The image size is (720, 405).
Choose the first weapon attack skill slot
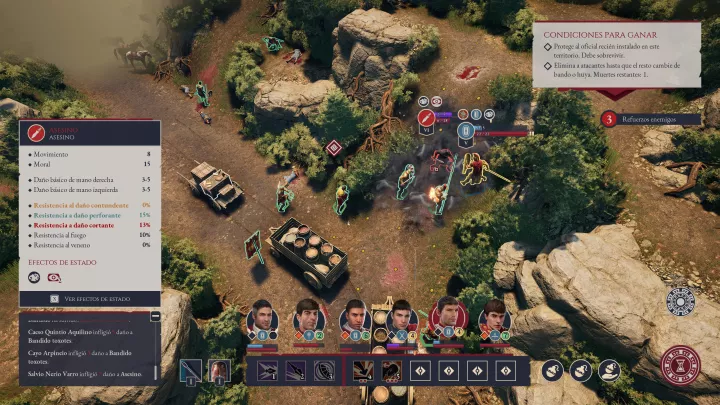pos(268,371)
